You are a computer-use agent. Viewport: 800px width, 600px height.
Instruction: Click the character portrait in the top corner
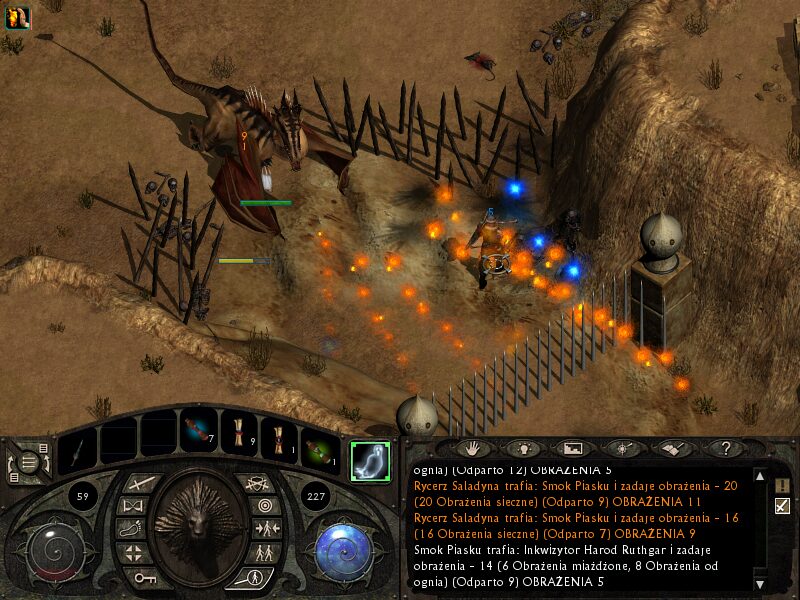(x=17, y=17)
